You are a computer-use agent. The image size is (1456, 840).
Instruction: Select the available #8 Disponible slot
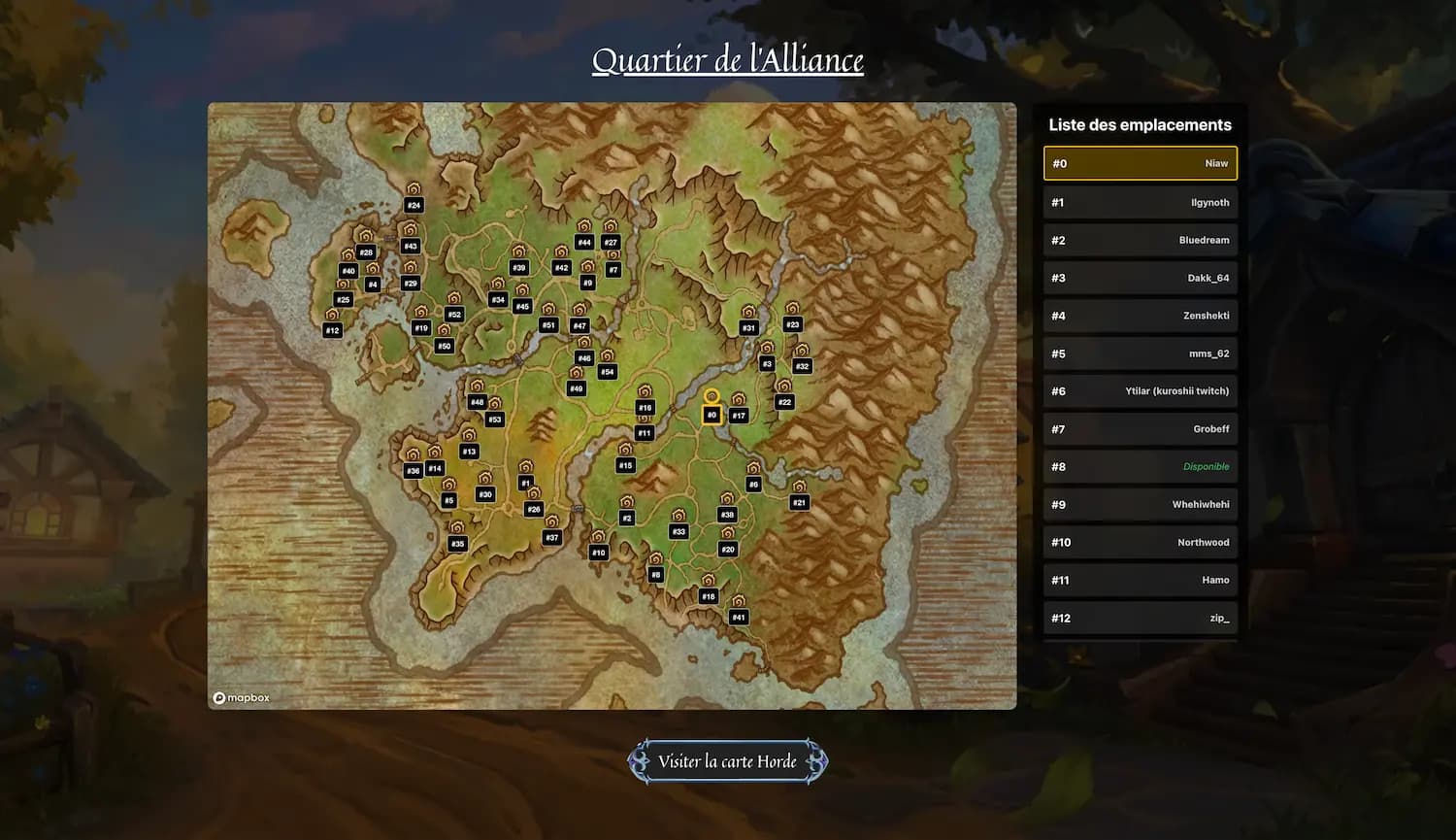click(1140, 466)
